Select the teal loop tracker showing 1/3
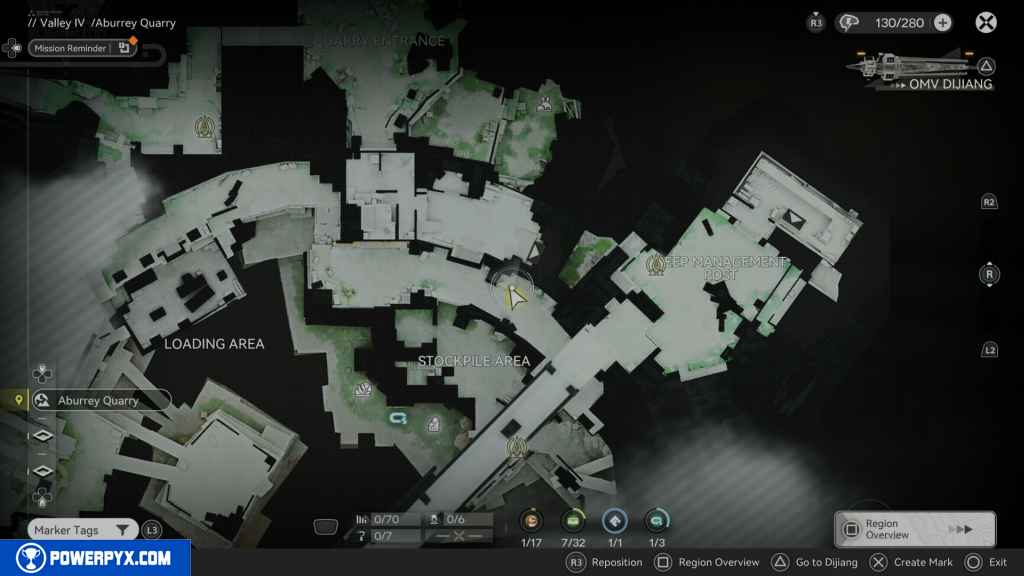 pos(656,520)
